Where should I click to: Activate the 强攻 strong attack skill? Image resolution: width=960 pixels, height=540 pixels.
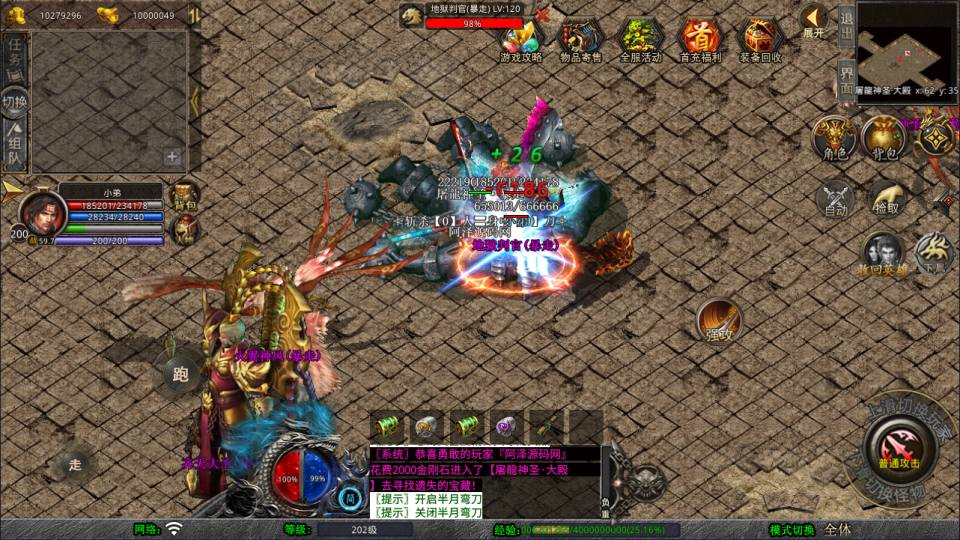click(x=718, y=320)
